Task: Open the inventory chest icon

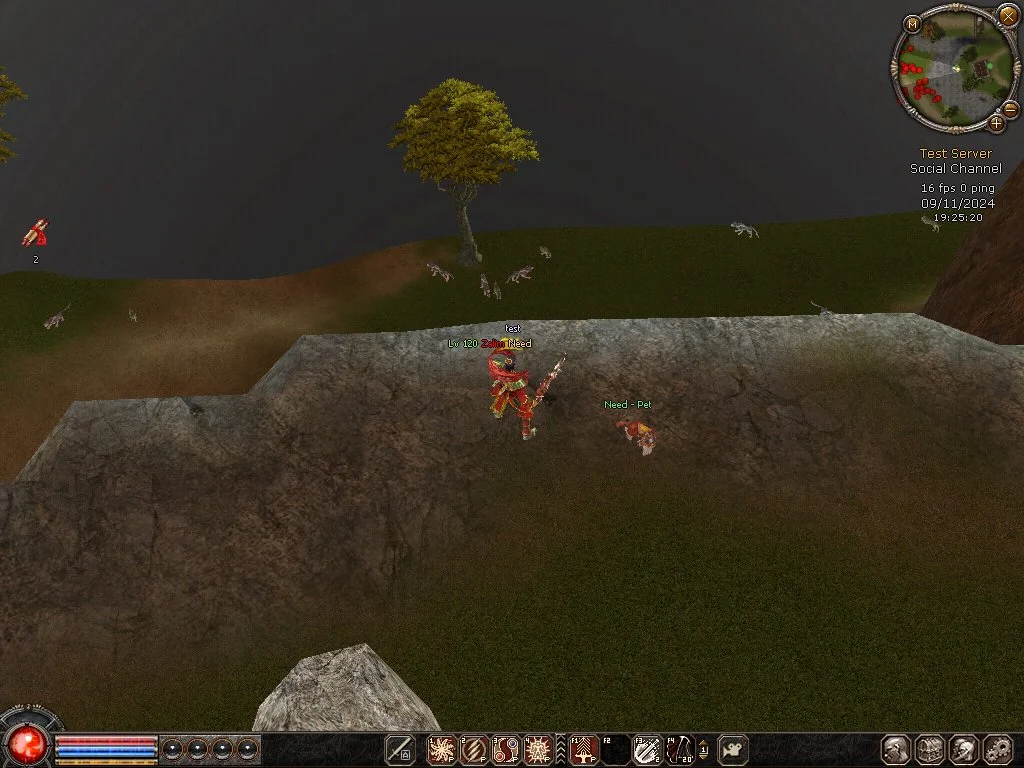Action: click(930, 749)
